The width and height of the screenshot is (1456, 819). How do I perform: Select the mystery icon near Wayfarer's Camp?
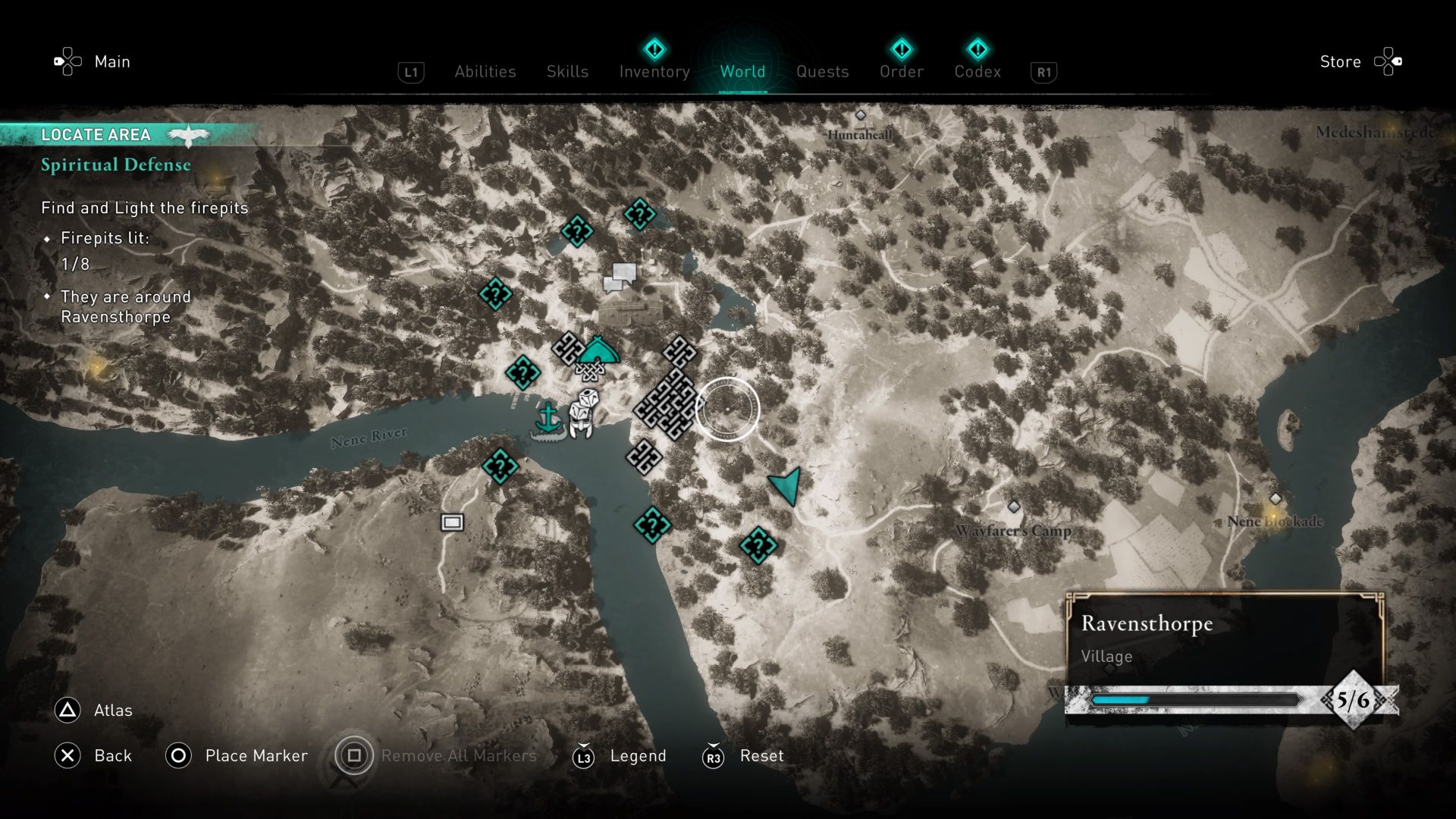point(757,545)
